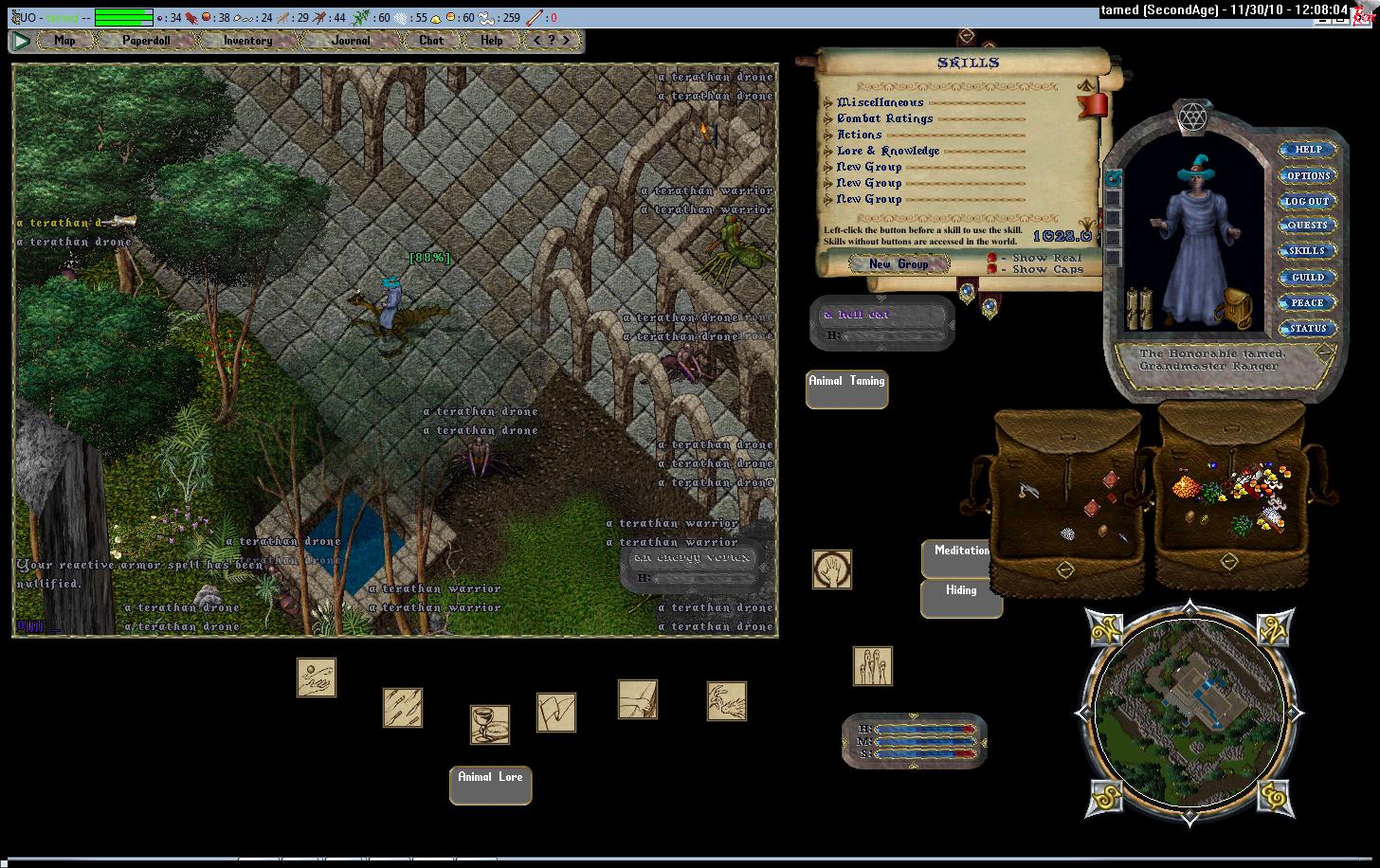Toggle the Peace mode button
The height and width of the screenshot is (868, 1380).
click(x=1307, y=303)
